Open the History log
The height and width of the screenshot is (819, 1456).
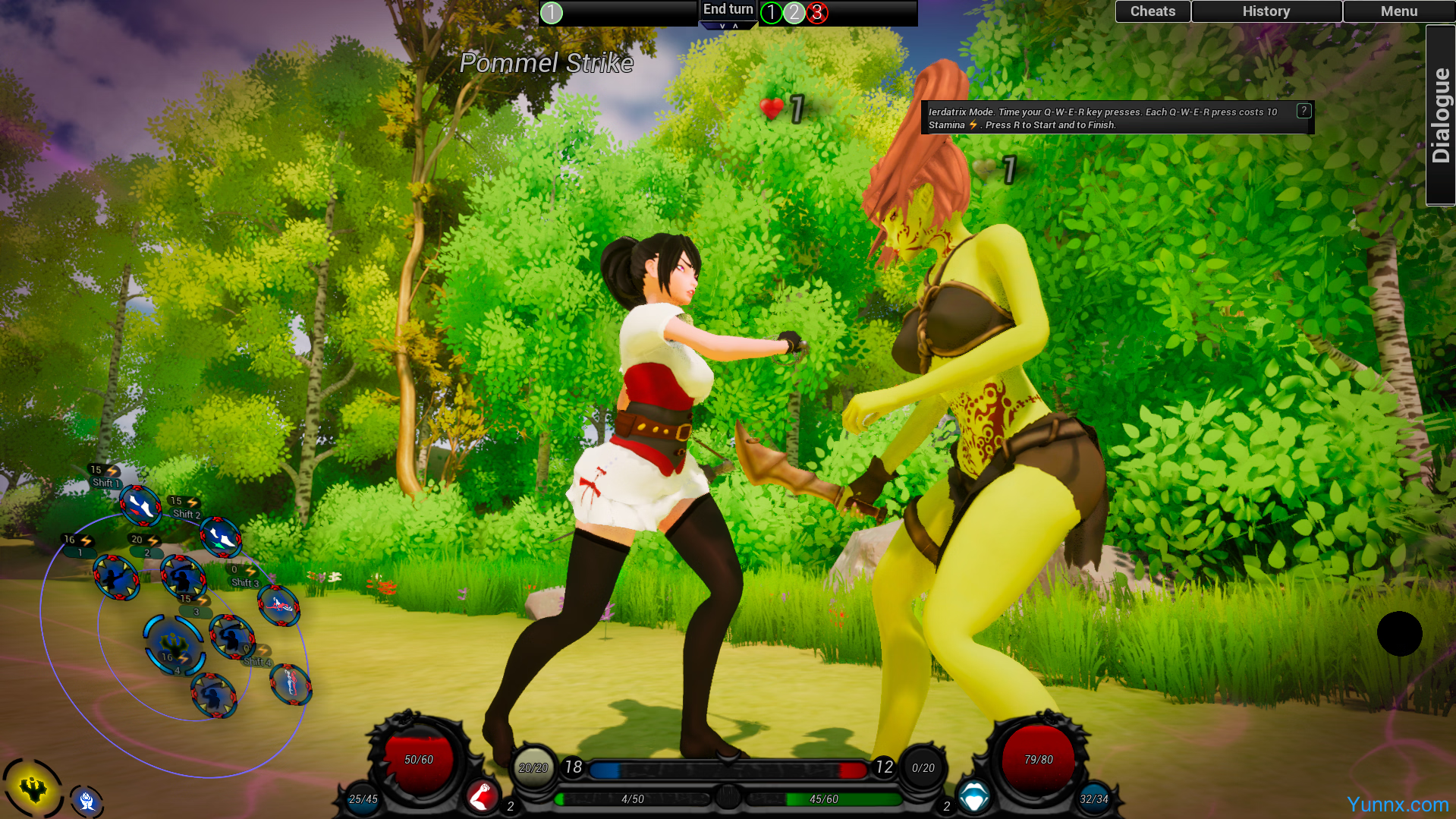1266,11
